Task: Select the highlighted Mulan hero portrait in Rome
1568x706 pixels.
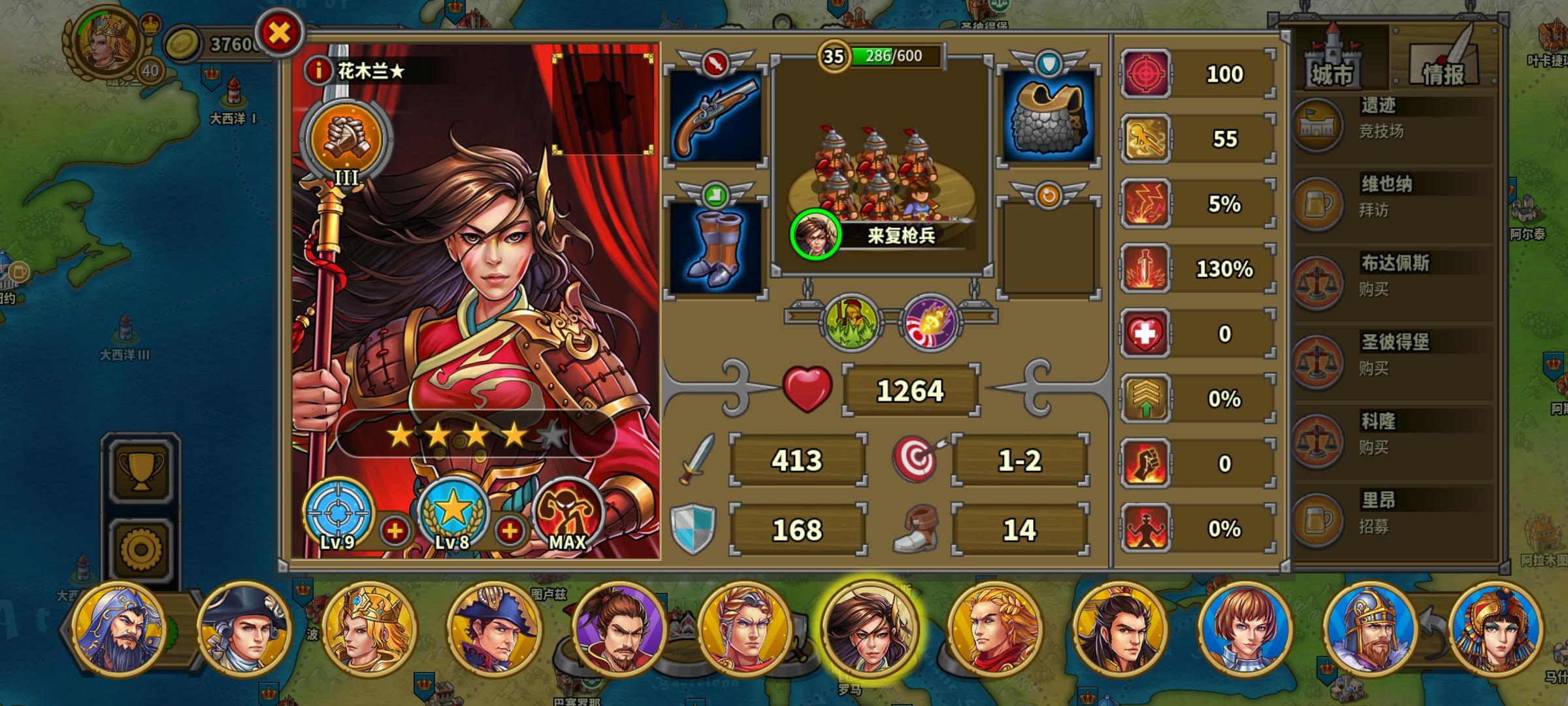Action: (x=871, y=629)
